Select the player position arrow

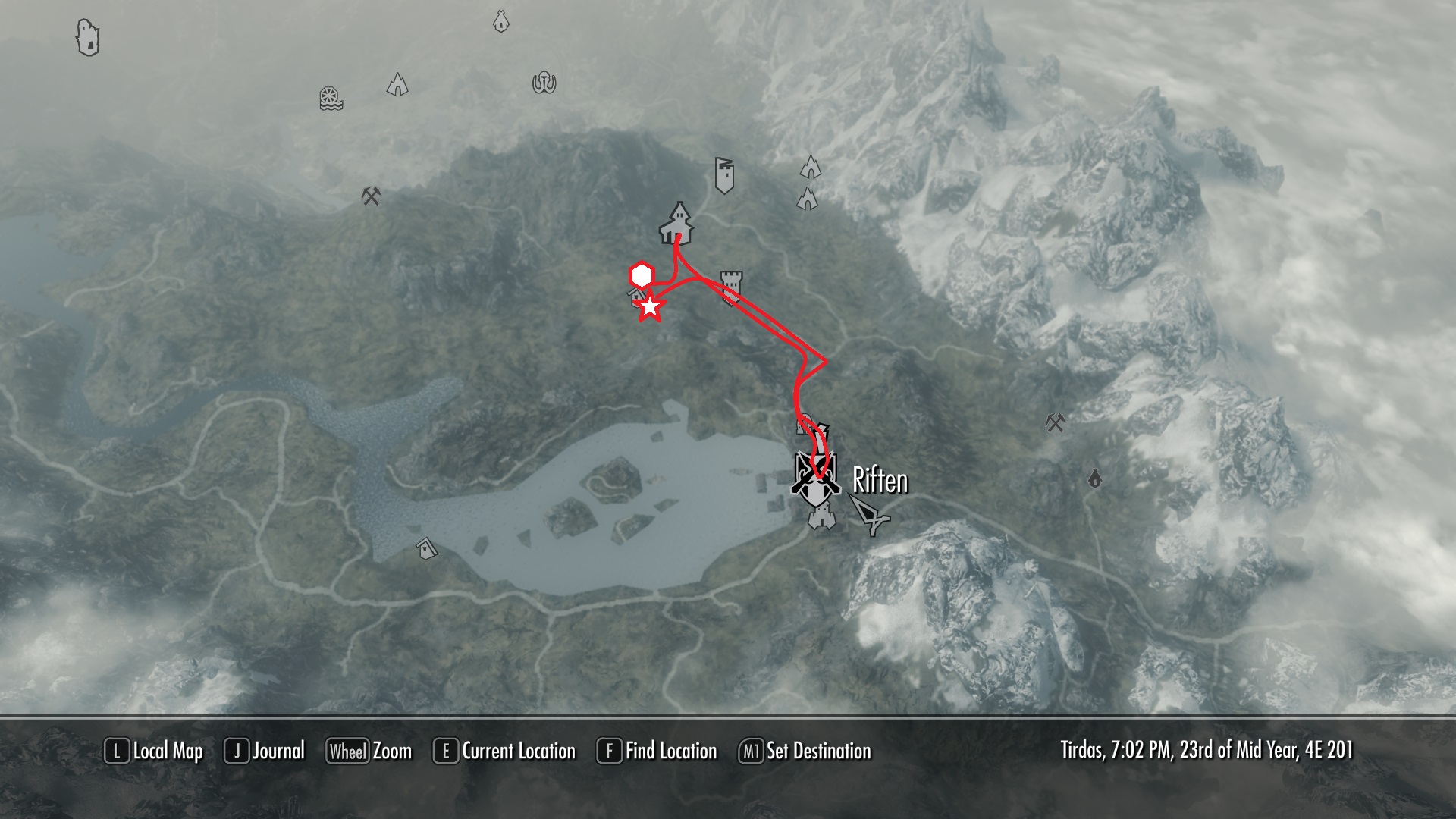click(869, 513)
